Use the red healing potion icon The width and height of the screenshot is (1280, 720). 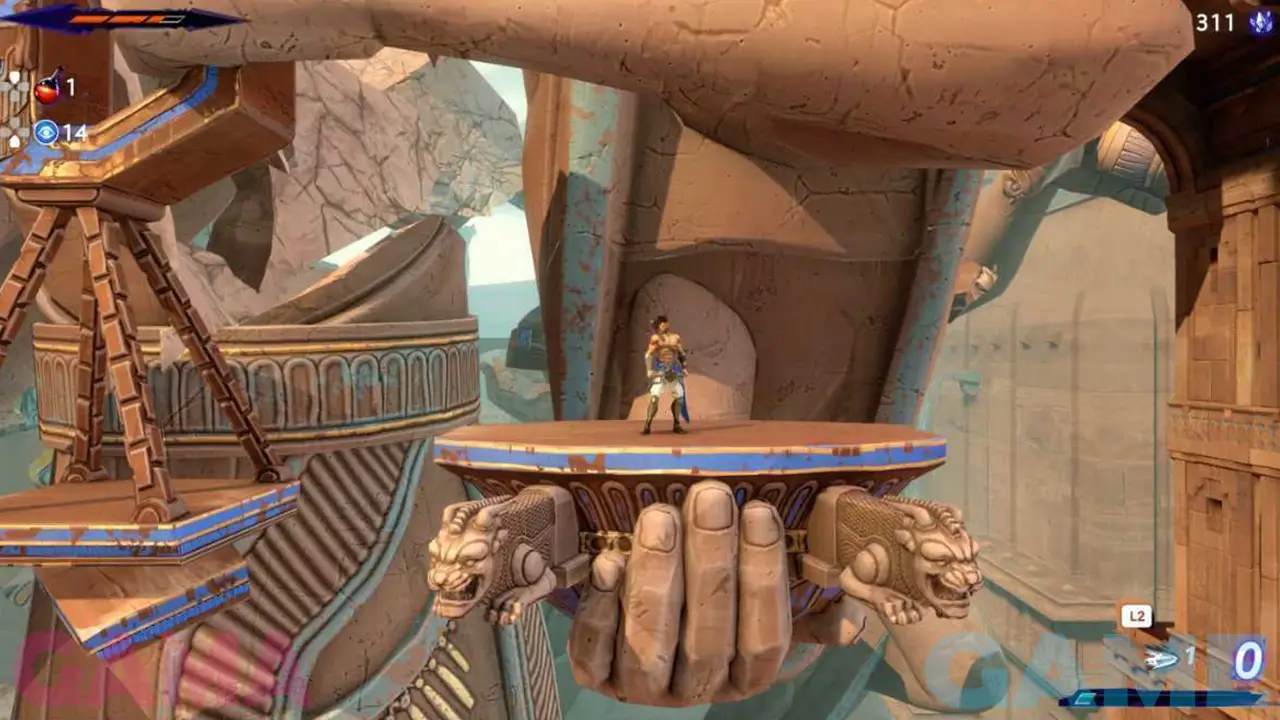tap(46, 90)
